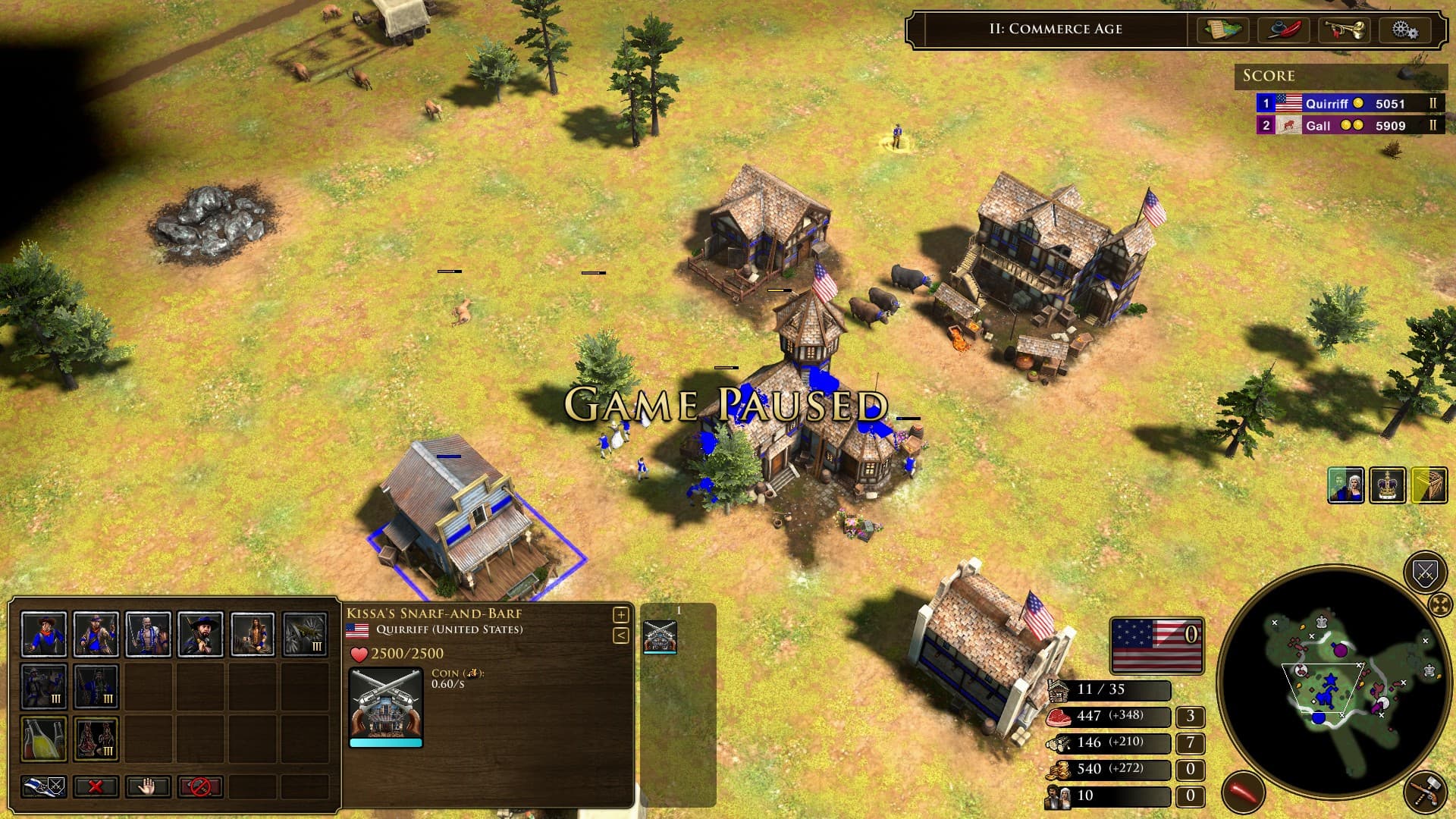Train the cowboy in blue shirt
1456x819 pixels.
44,634
